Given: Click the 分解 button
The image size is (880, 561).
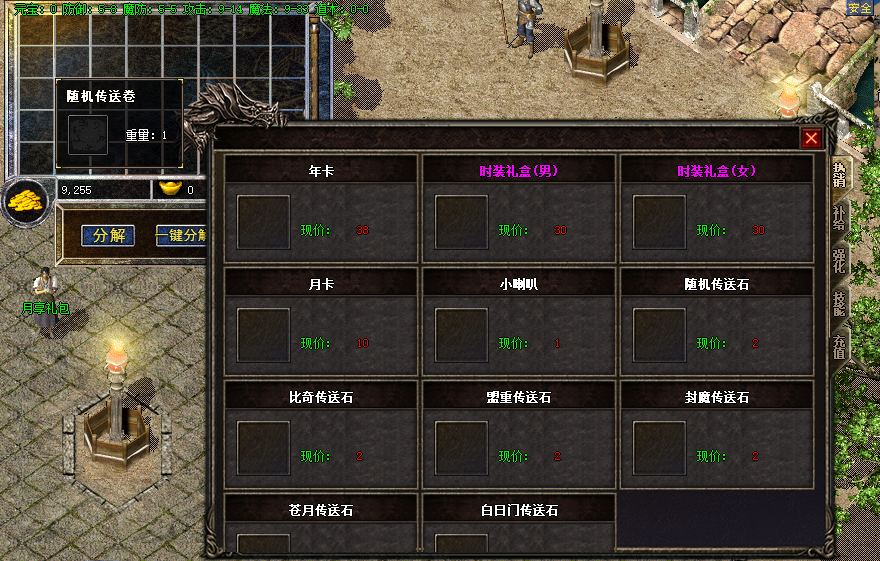Looking at the screenshot, I should click(x=108, y=236).
